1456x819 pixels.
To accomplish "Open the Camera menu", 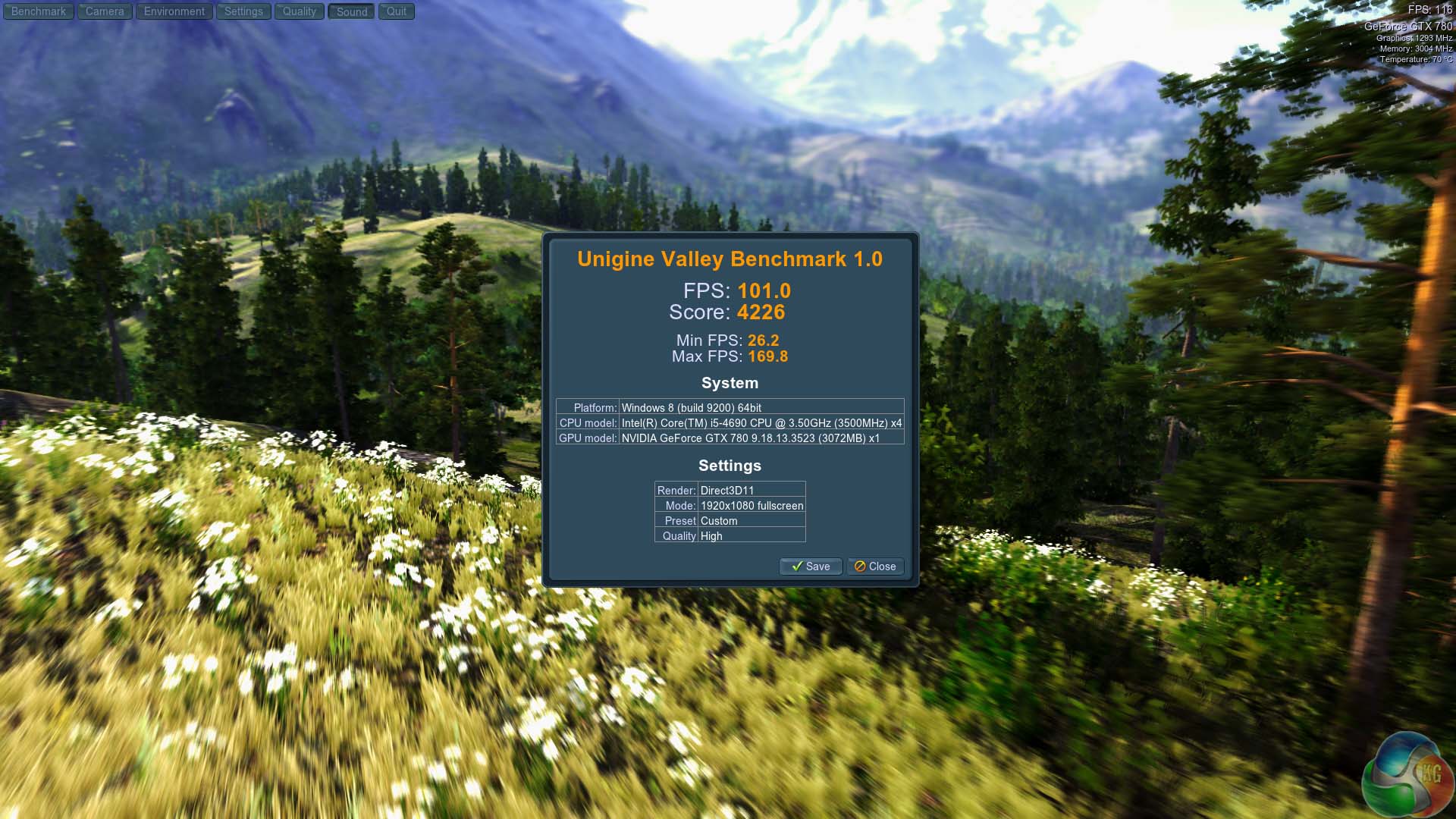I will [x=105, y=11].
